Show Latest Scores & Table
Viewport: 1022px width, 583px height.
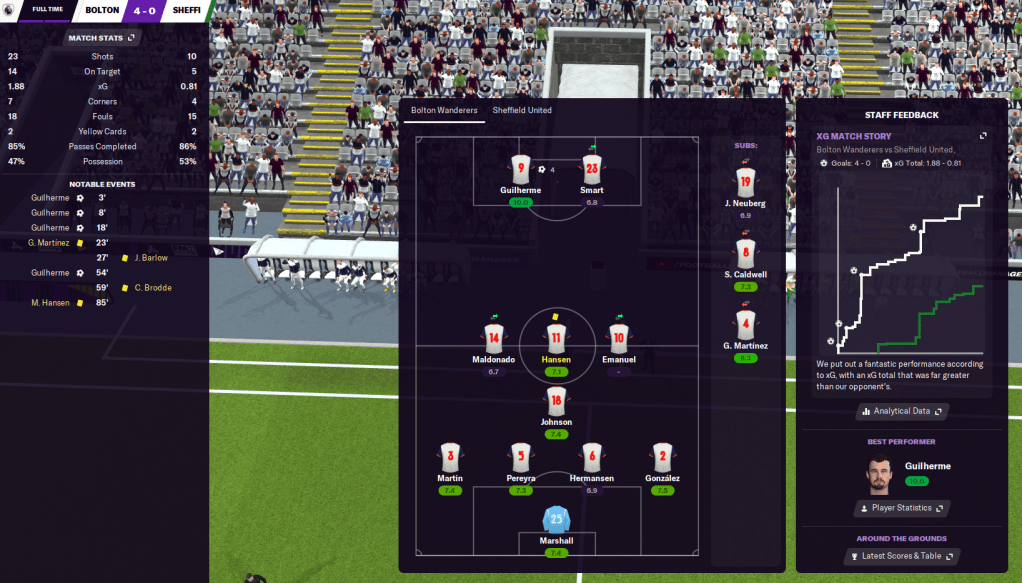[x=901, y=556]
